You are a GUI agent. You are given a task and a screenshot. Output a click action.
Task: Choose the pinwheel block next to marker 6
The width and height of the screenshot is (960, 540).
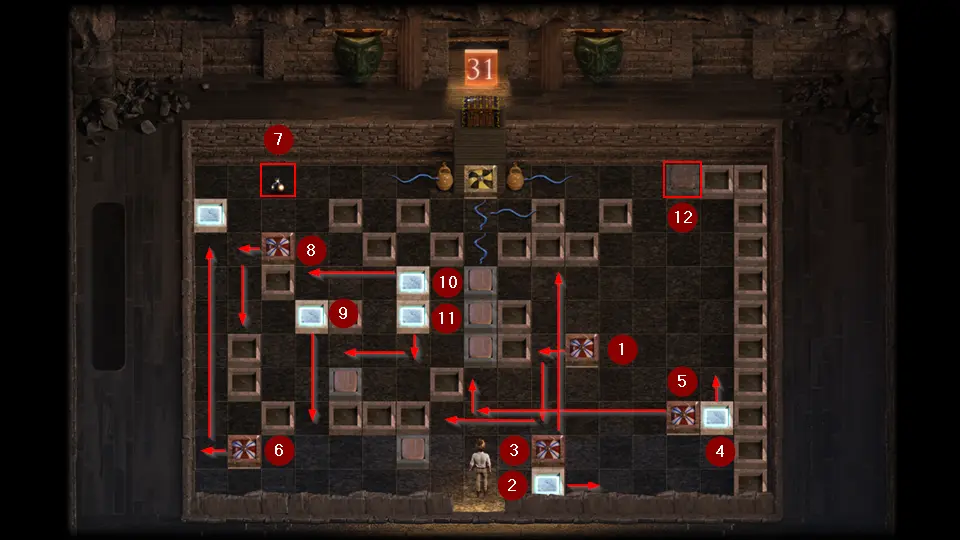(244, 451)
